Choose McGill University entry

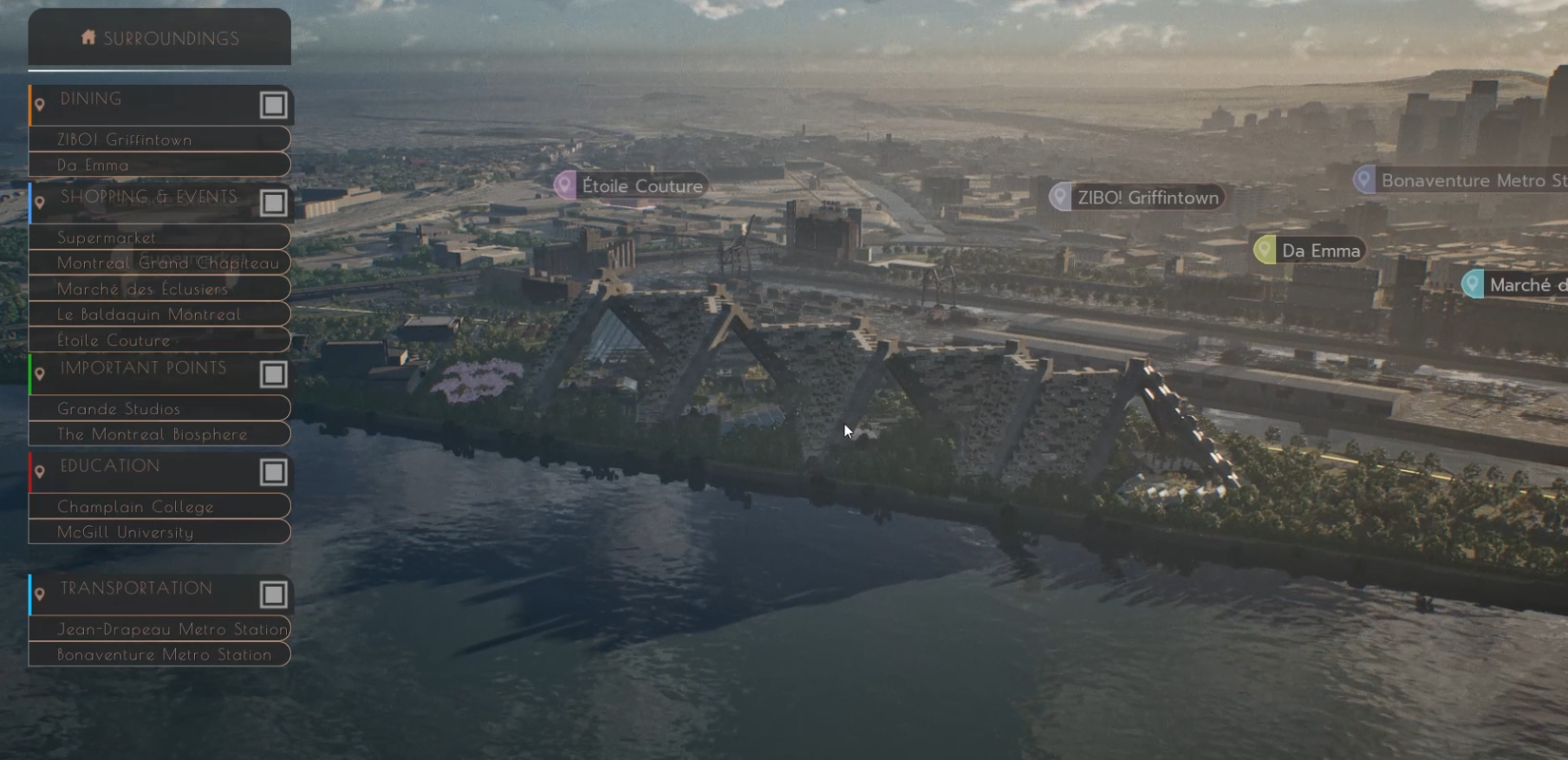click(x=159, y=532)
